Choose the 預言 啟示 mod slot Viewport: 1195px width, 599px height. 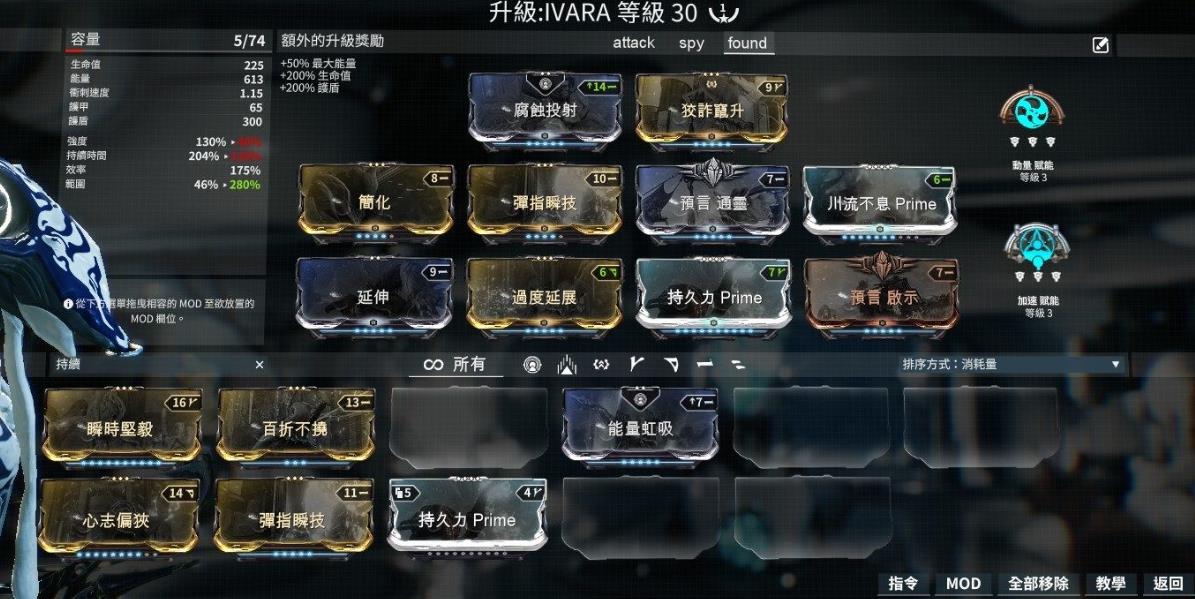tap(880, 297)
